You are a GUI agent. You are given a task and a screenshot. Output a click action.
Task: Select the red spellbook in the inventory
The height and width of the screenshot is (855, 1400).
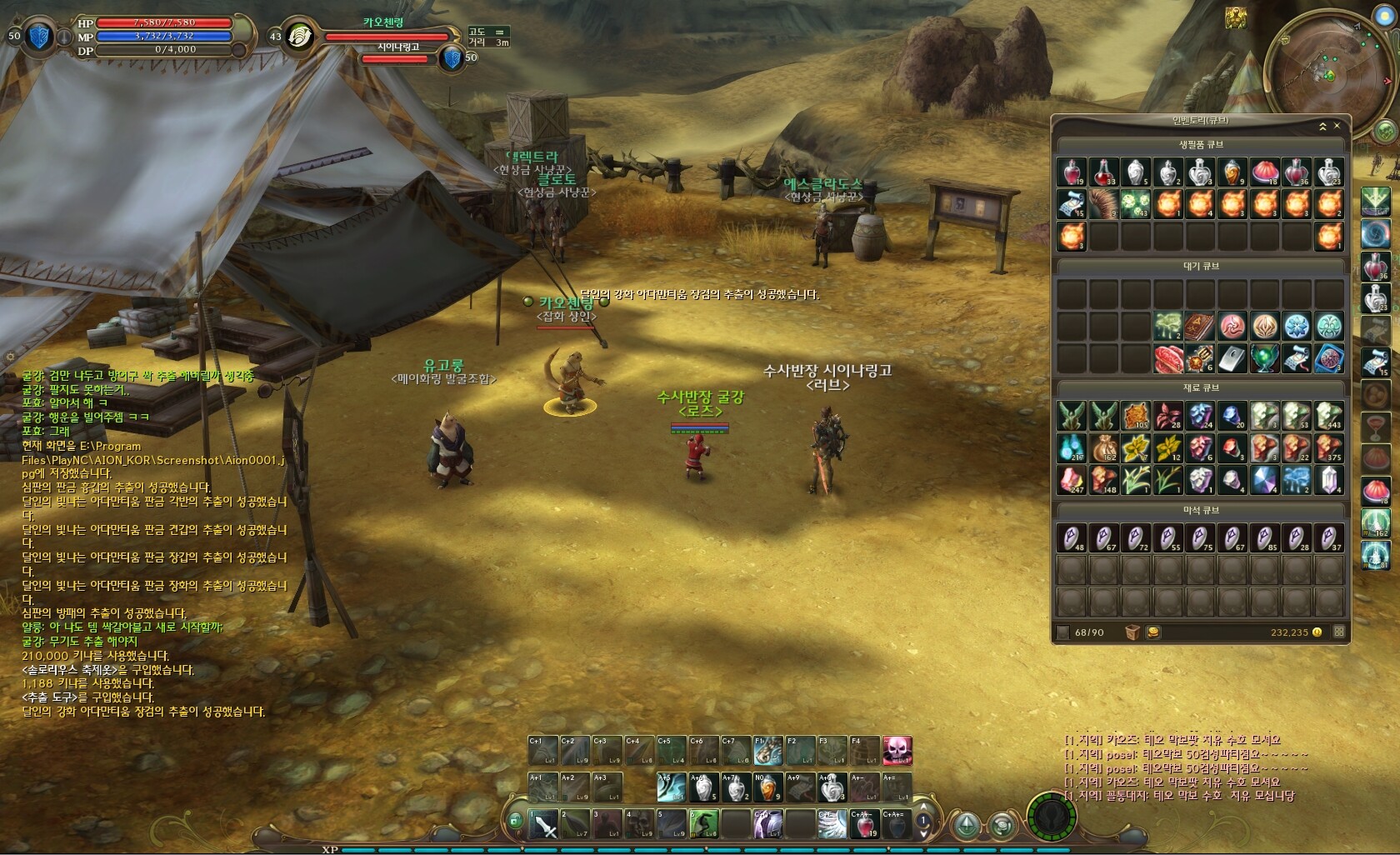point(1201,326)
